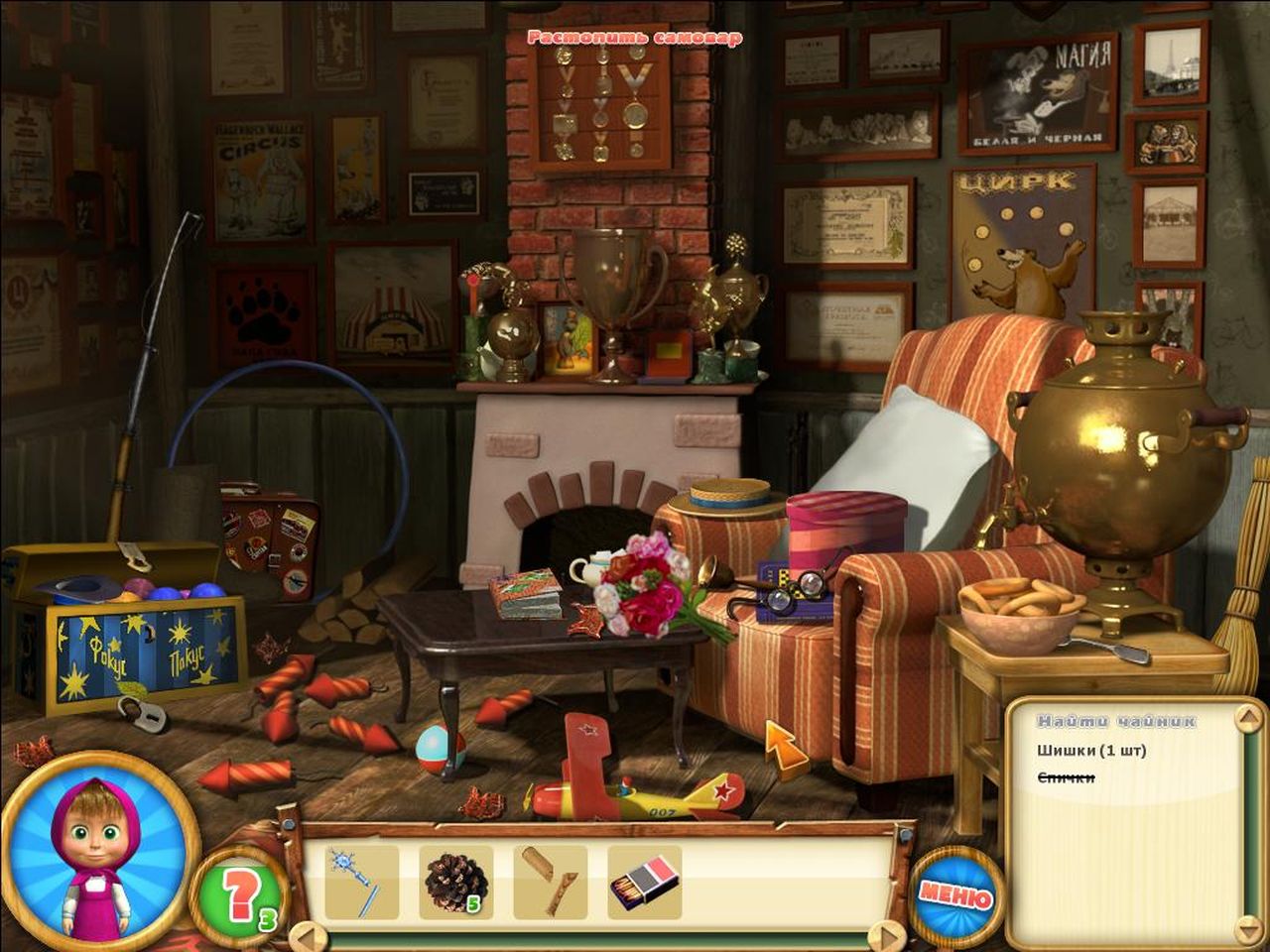
Task: Select the Шишки task entry
Action: pos(1091,751)
